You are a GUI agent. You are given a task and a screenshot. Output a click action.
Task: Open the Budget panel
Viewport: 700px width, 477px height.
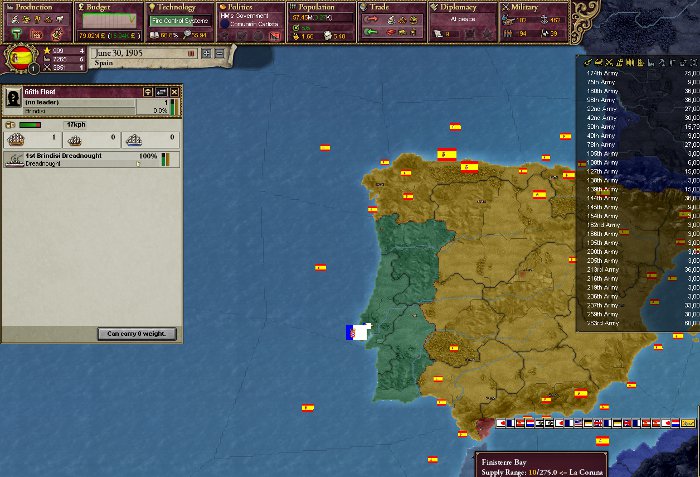pyautogui.click(x=106, y=7)
